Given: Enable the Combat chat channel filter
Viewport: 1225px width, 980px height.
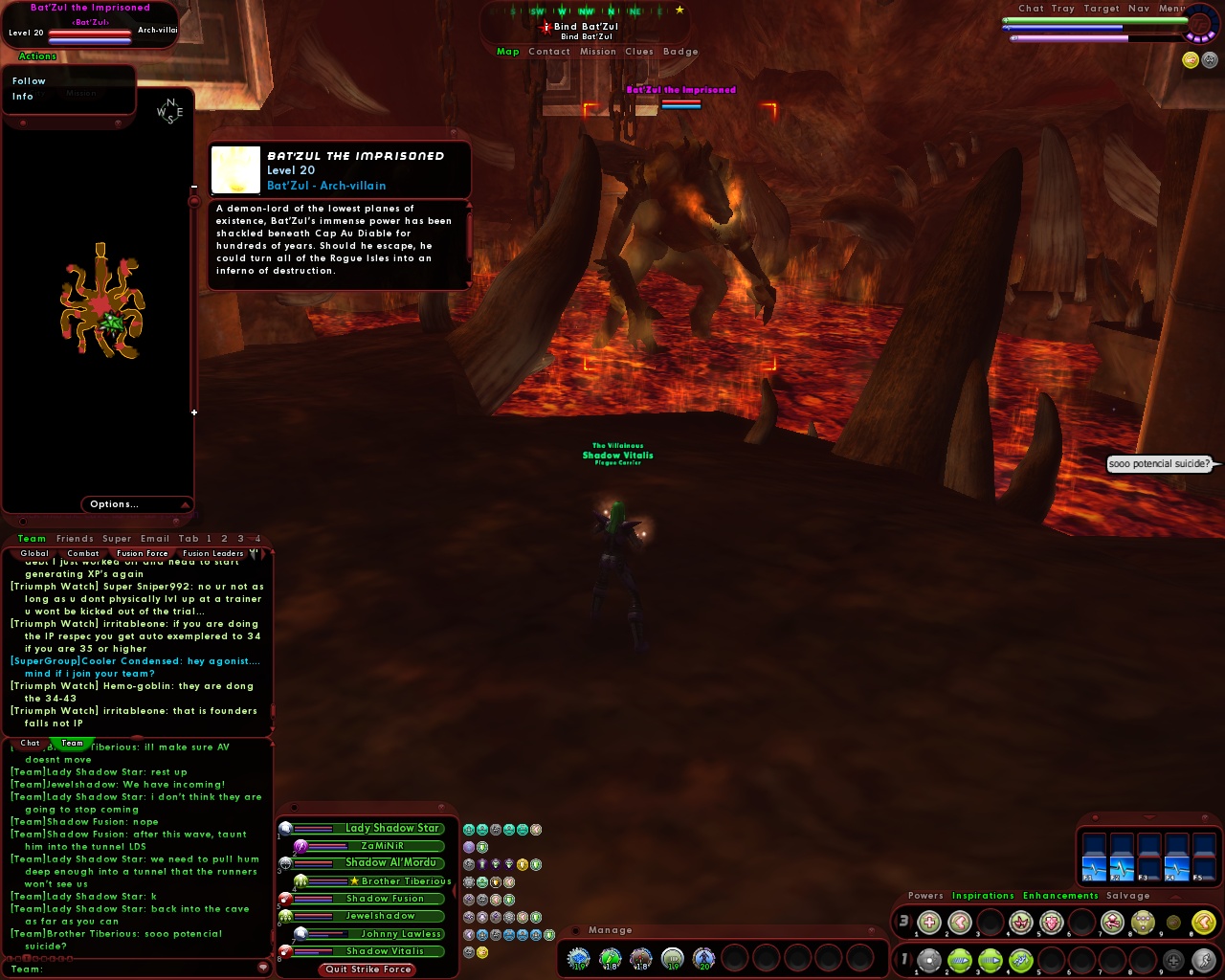Looking at the screenshot, I should pyautogui.click(x=83, y=553).
